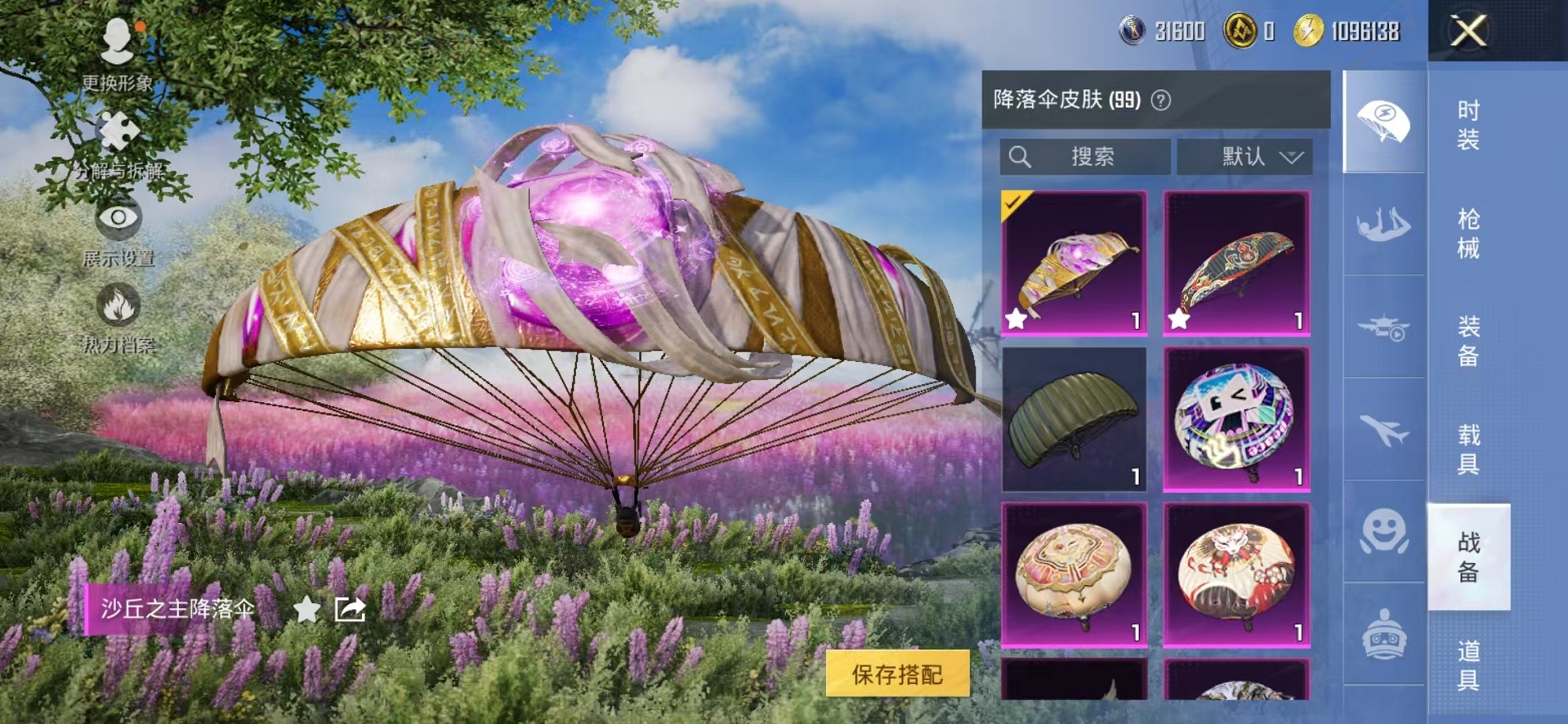This screenshot has width=1568, height=724.
Task: Open the 更换形象 avatar change icon
Action: [x=117, y=38]
